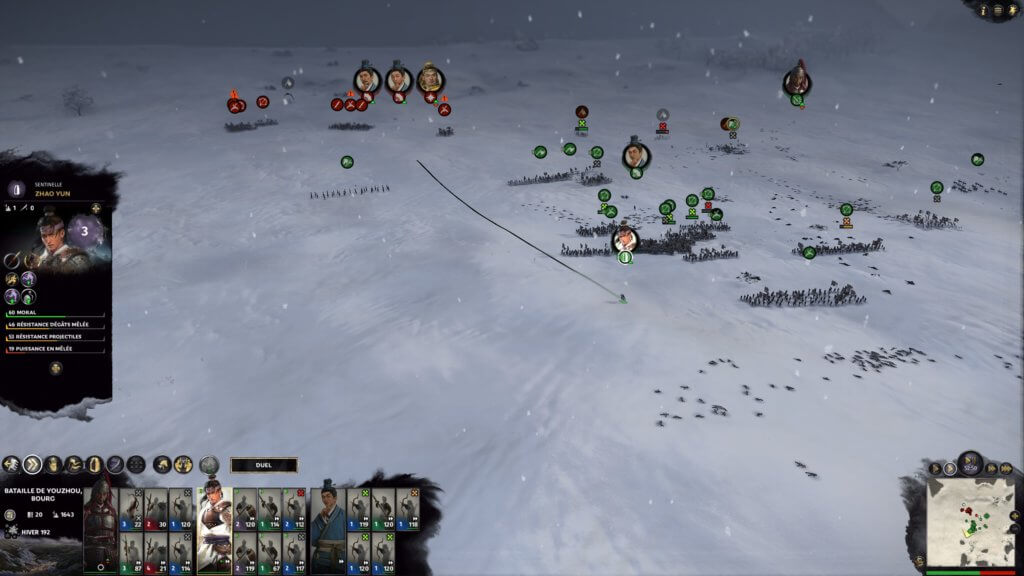This screenshot has height=576, width=1024.
Task: Click the enemy general portrait with orange ring
Action: pyautogui.click(x=430, y=79)
